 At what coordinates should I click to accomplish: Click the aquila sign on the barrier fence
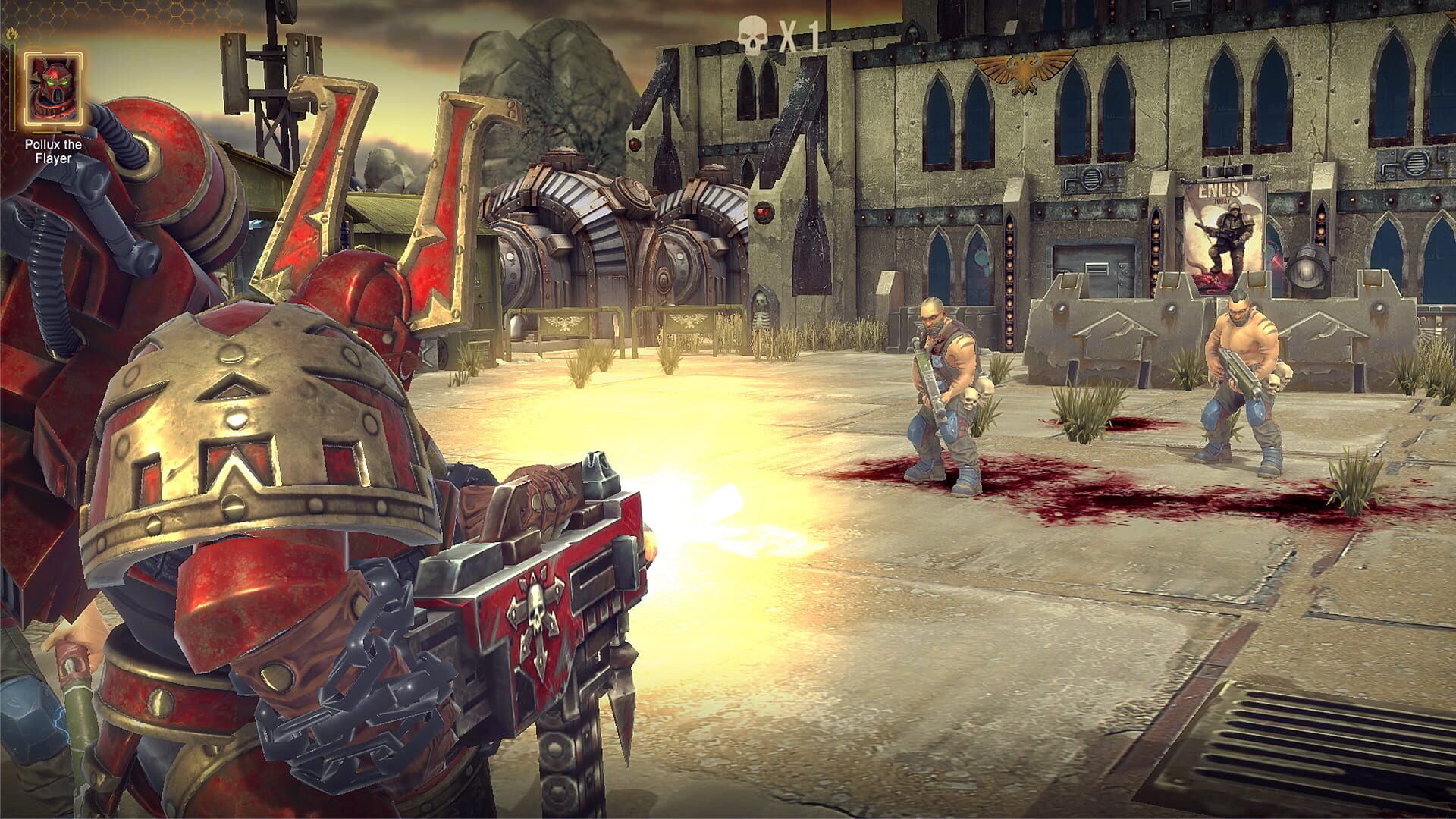coord(564,322)
